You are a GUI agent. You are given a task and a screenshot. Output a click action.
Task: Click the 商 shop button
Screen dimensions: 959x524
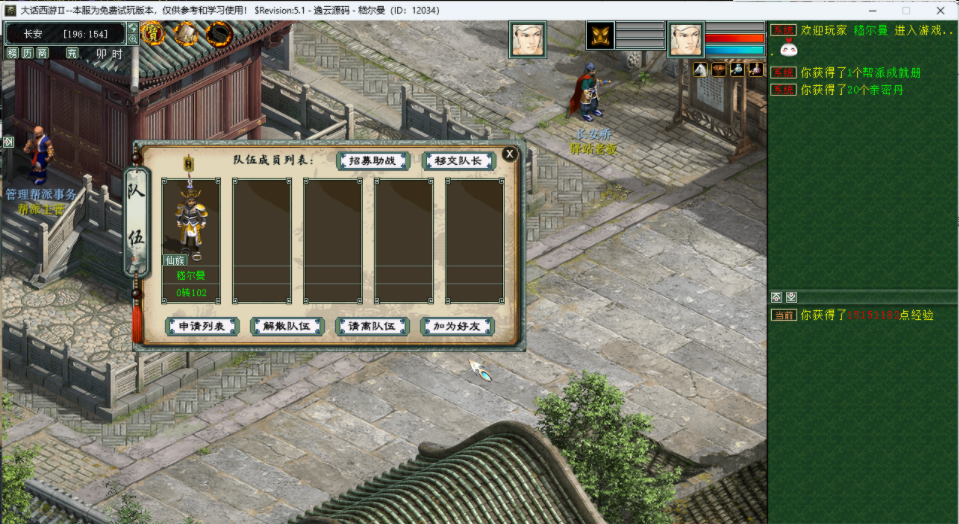(x=43, y=53)
